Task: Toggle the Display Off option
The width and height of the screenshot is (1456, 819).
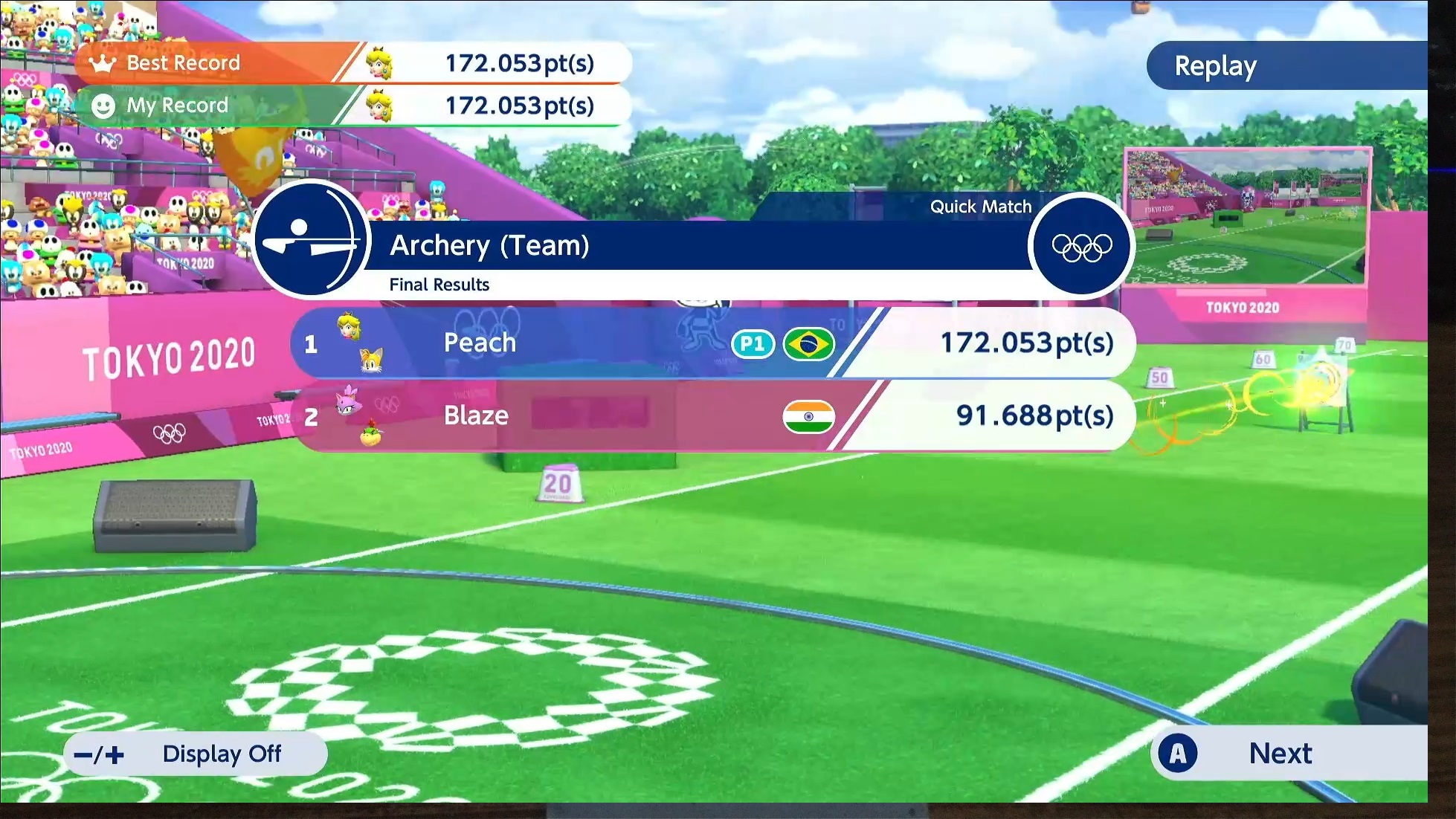Action: click(x=196, y=754)
